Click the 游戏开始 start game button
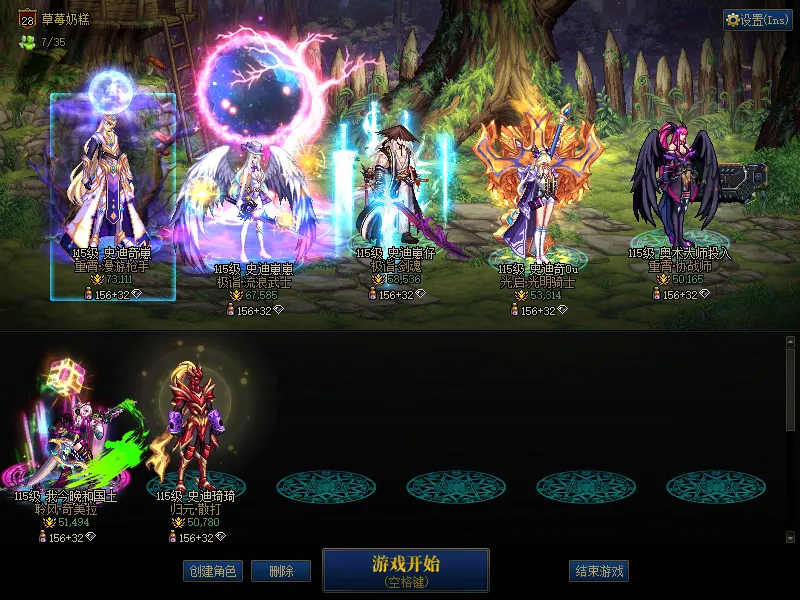 click(405, 569)
